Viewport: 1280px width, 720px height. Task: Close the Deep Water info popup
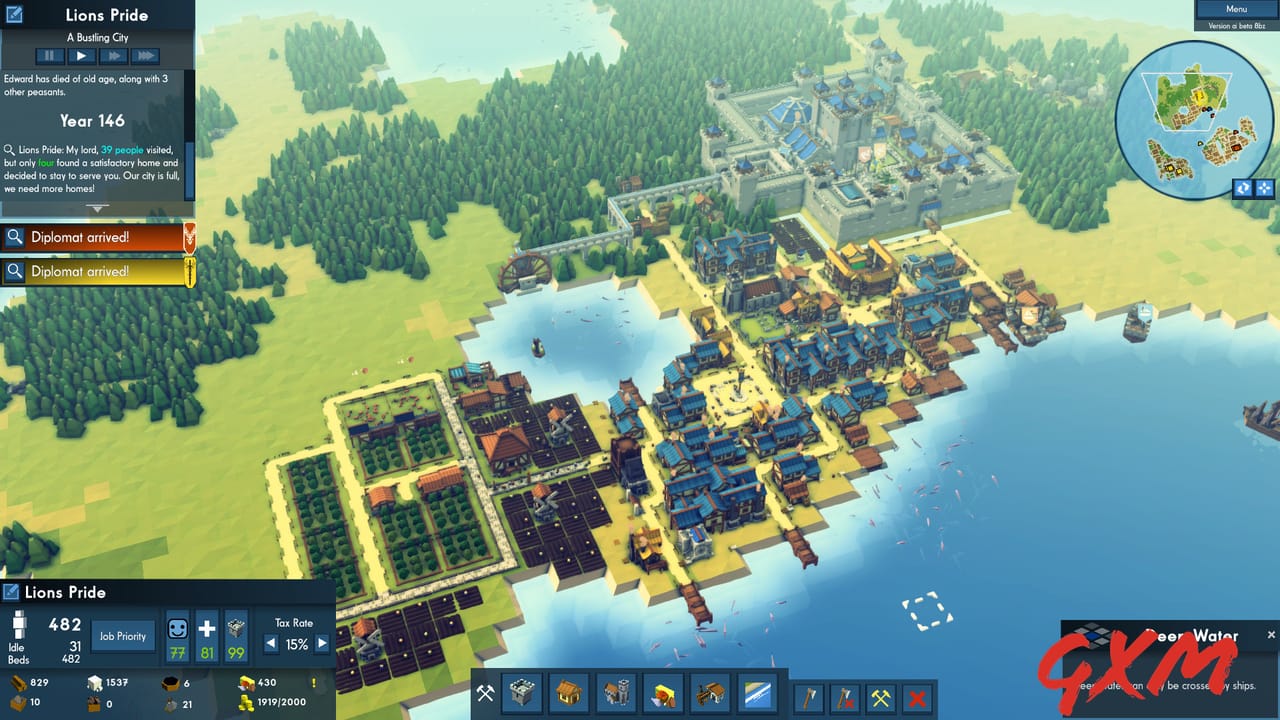point(1271,633)
